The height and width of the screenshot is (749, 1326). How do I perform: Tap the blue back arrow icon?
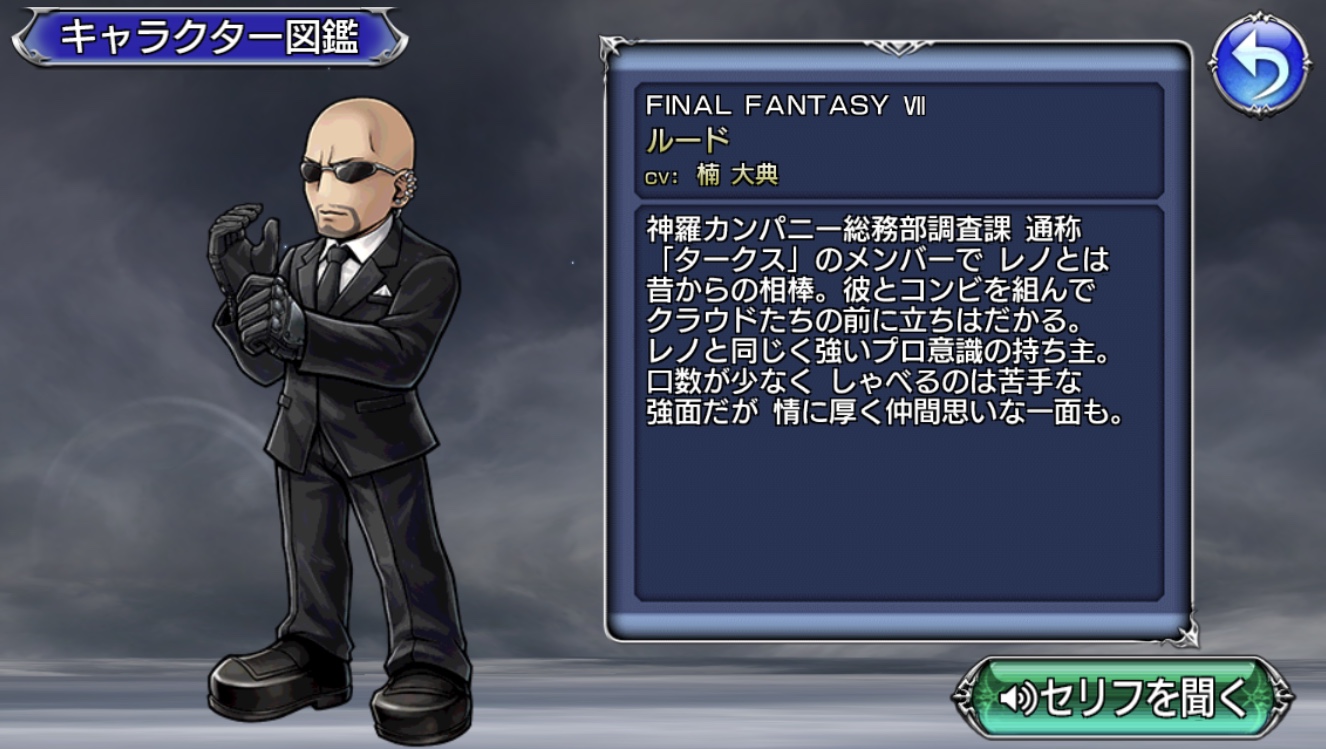tap(1259, 63)
